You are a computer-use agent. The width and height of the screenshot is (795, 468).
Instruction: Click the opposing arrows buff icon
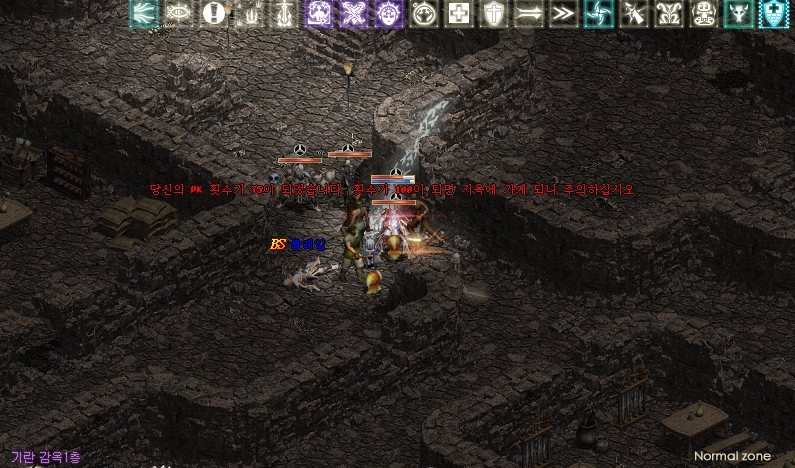(x=528, y=13)
